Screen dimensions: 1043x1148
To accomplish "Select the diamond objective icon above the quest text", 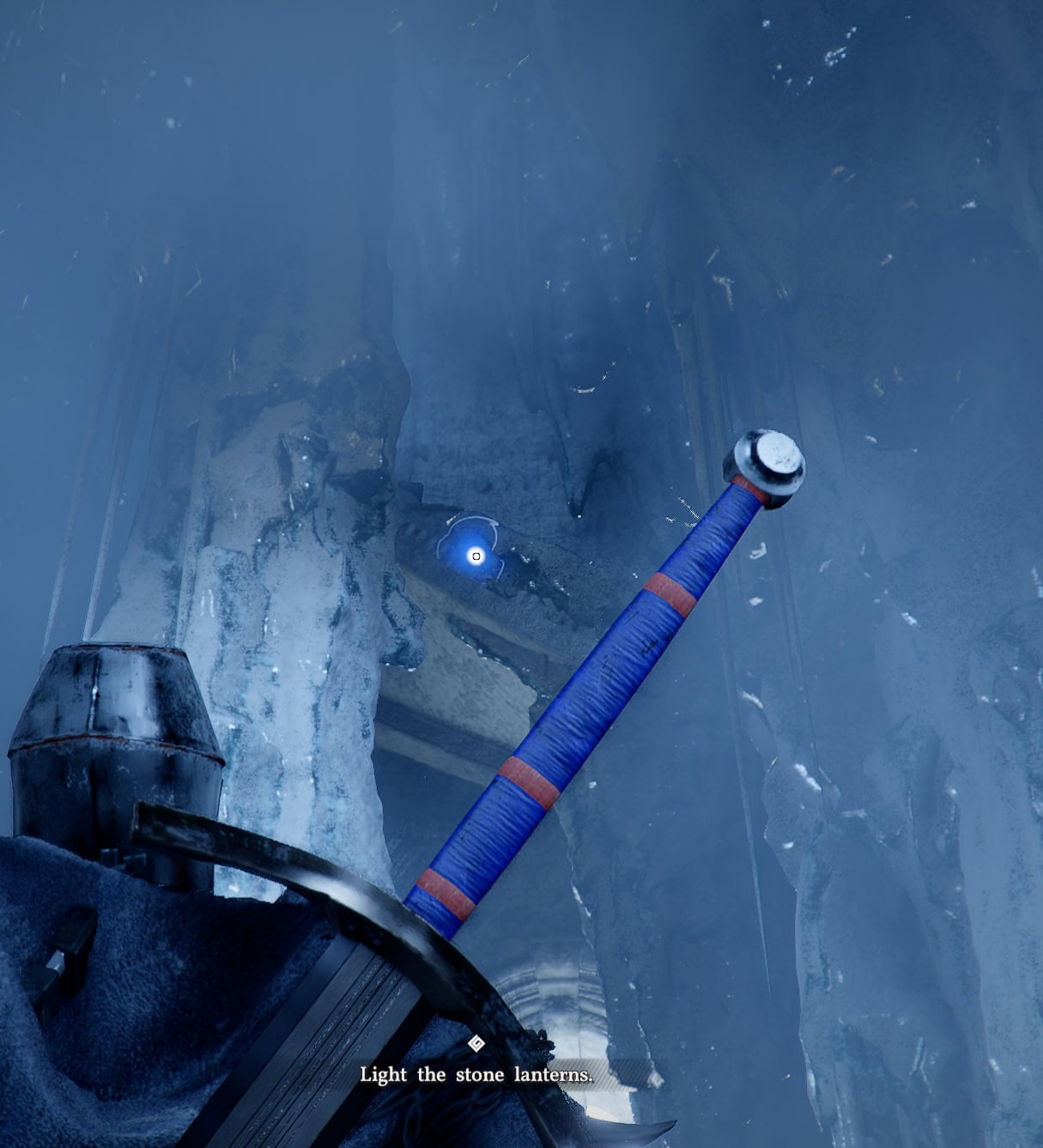I will 476,1044.
